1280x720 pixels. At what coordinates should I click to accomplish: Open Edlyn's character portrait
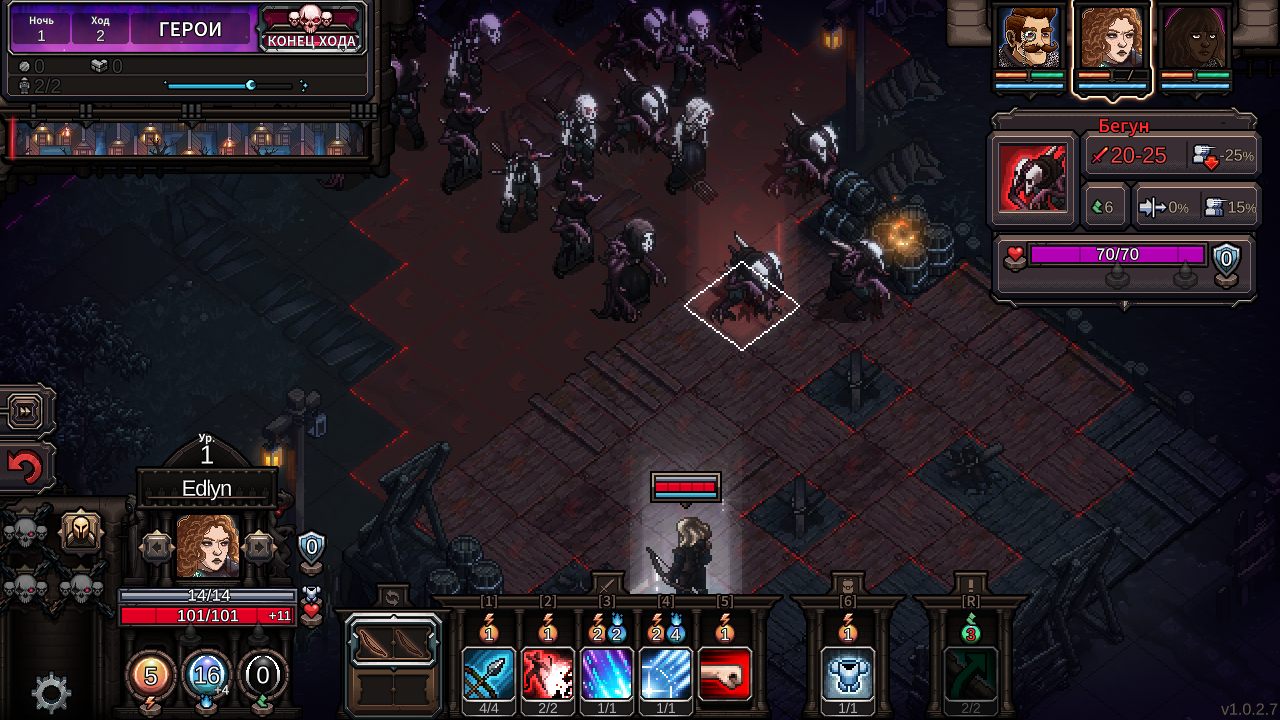208,546
